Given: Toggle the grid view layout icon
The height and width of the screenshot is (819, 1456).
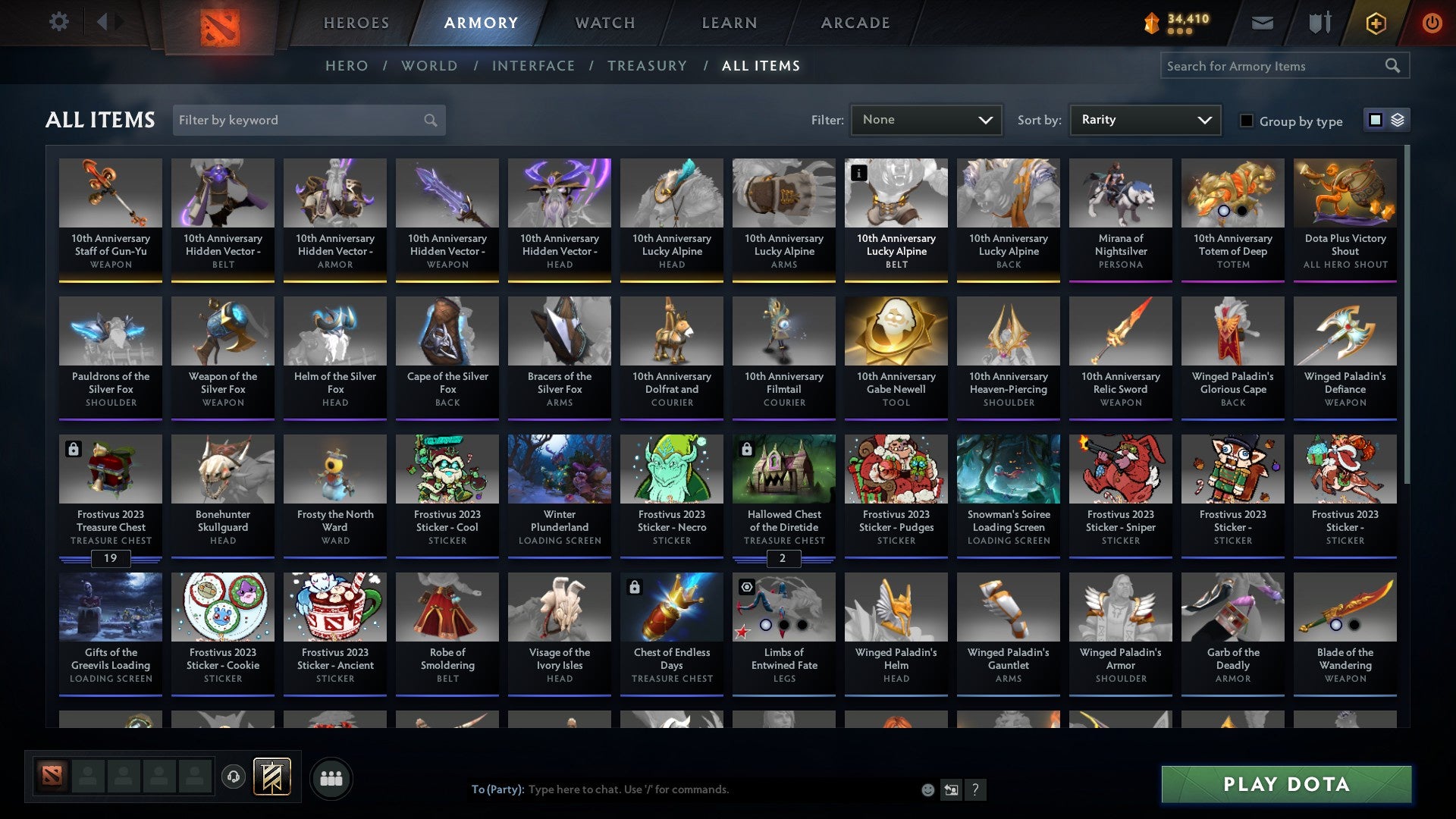Looking at the screenshot, I should click(x=1375, y=120).
